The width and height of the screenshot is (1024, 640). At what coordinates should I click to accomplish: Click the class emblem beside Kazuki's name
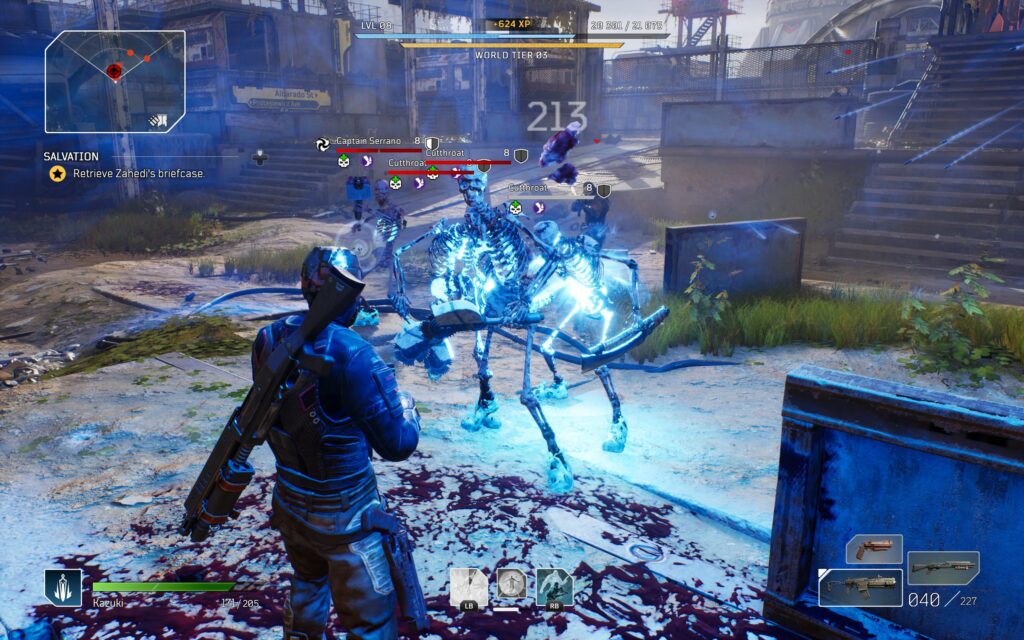[x=62, y=587]
